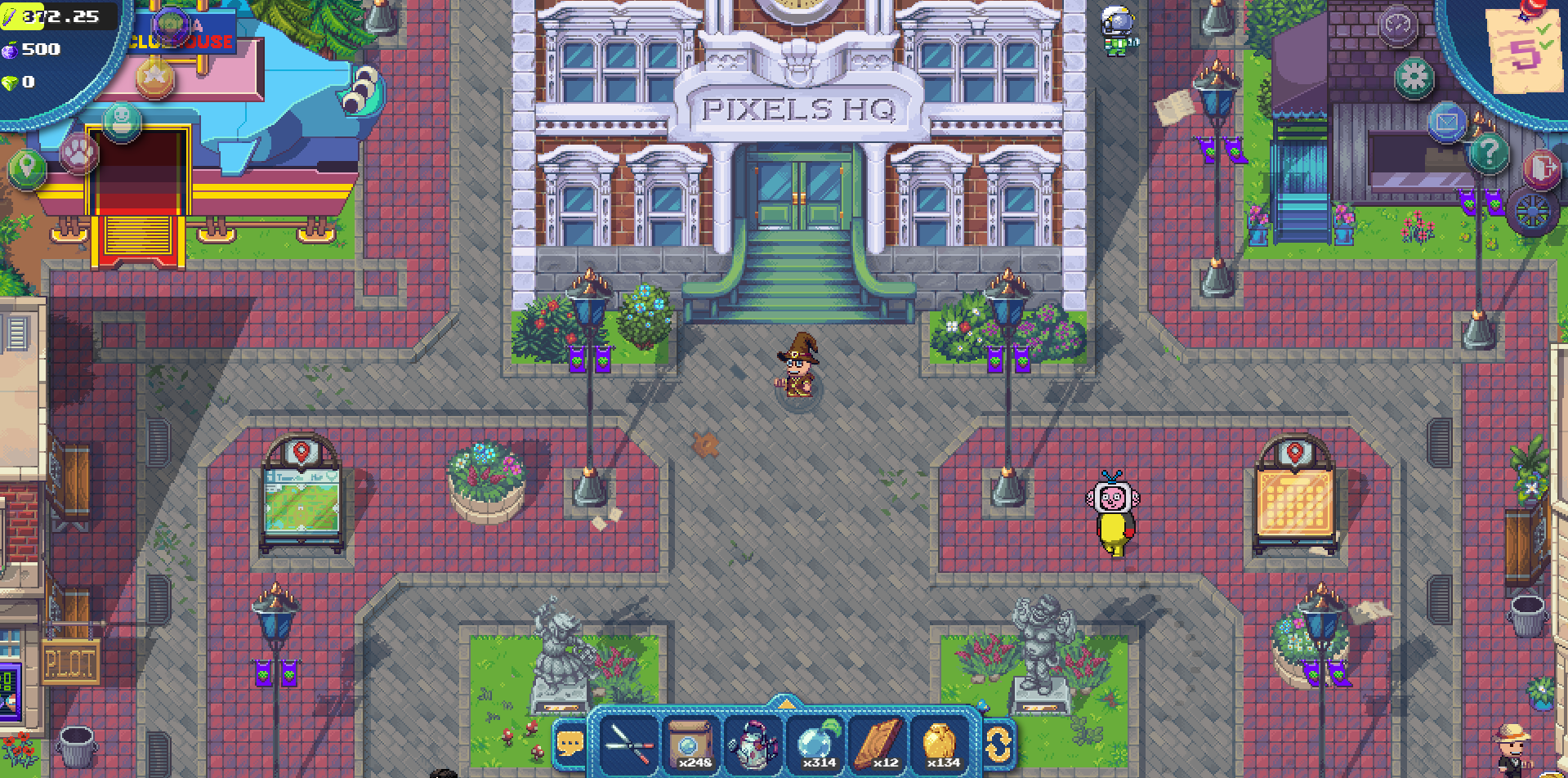The image size is (1568, 778).
Task: Open the teal smiley profile button
Action: [122, 121]
